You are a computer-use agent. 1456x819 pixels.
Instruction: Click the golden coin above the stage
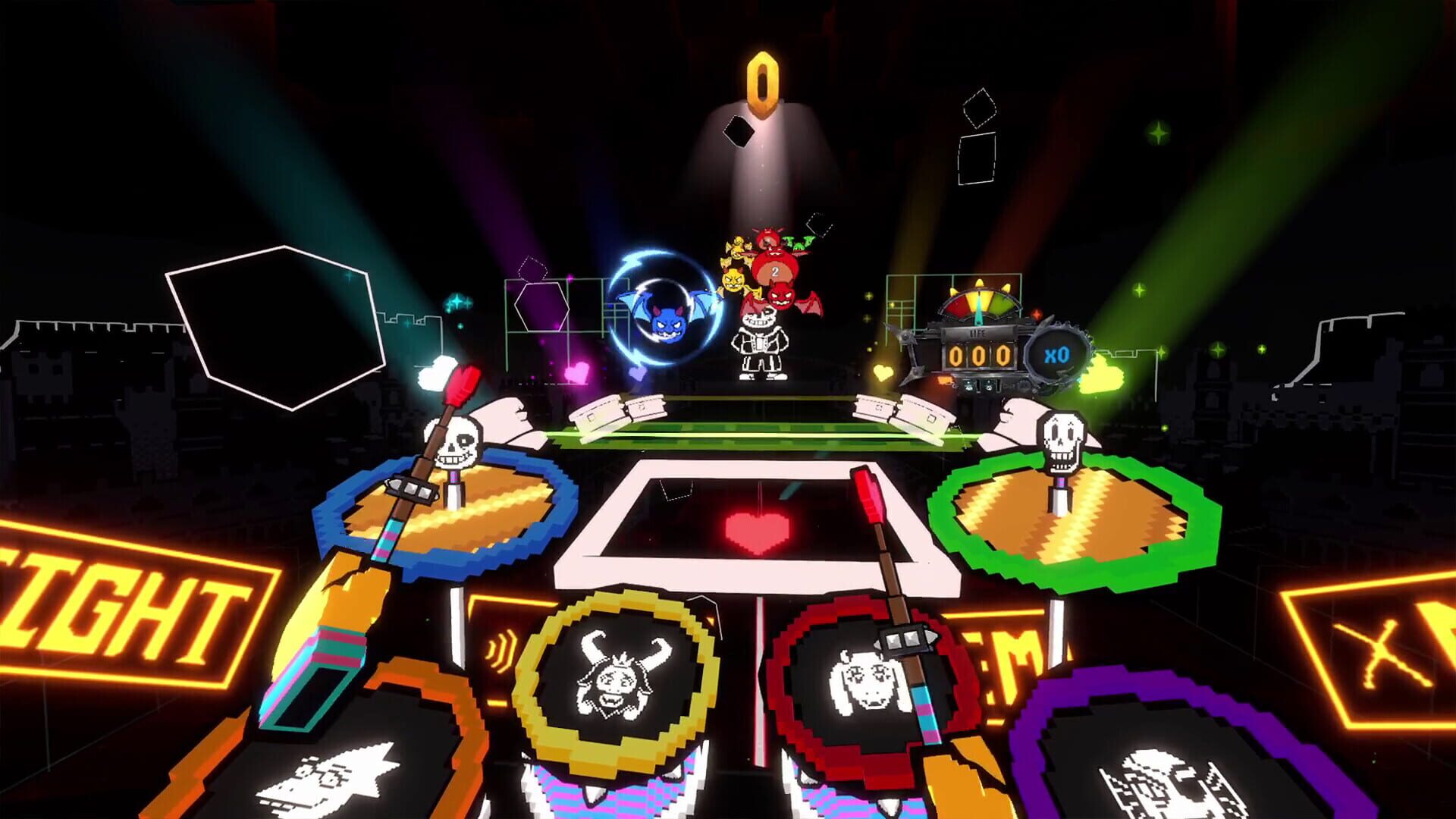coord(762,83)
